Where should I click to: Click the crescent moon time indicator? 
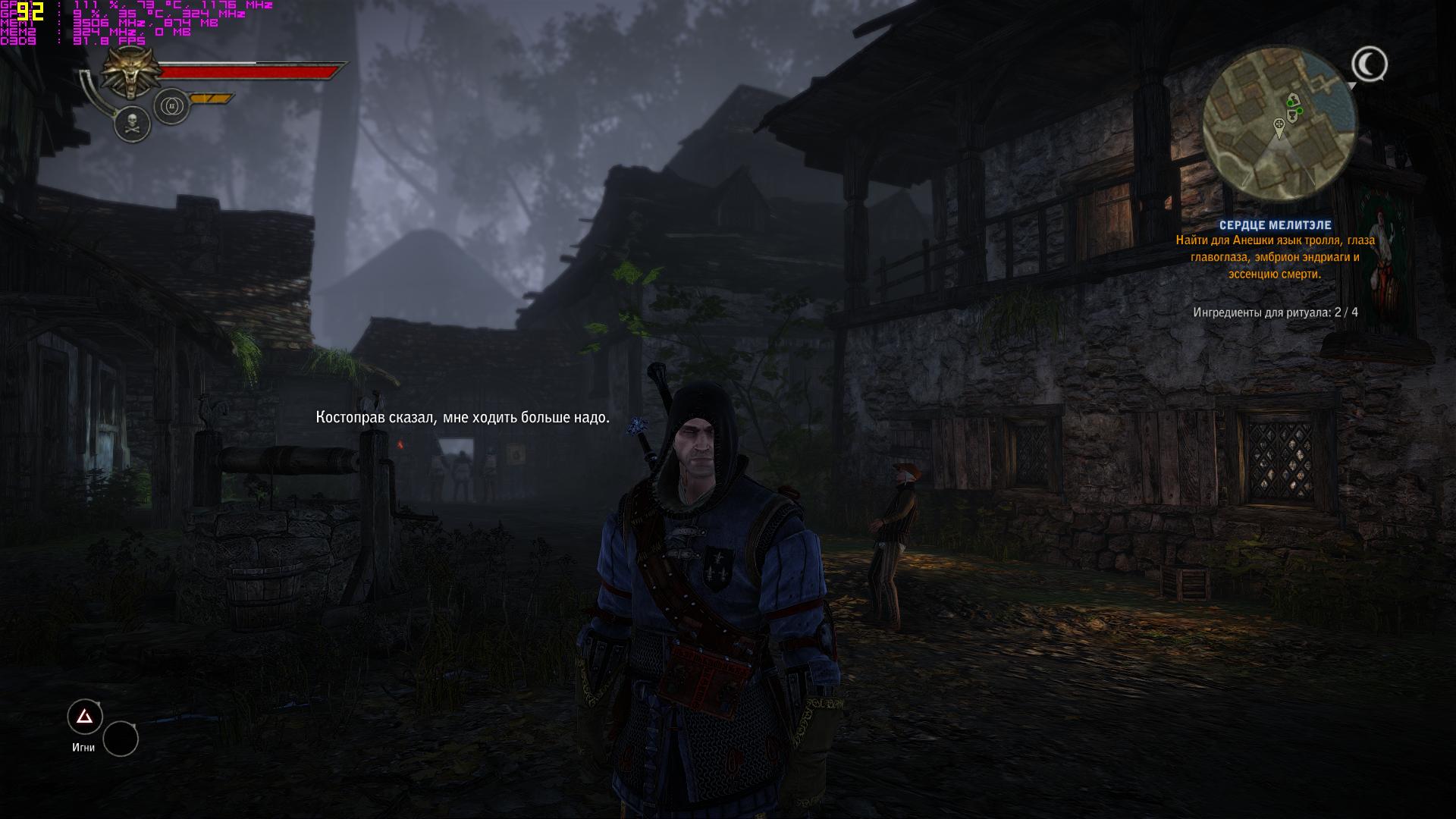tap(1369, 65)
